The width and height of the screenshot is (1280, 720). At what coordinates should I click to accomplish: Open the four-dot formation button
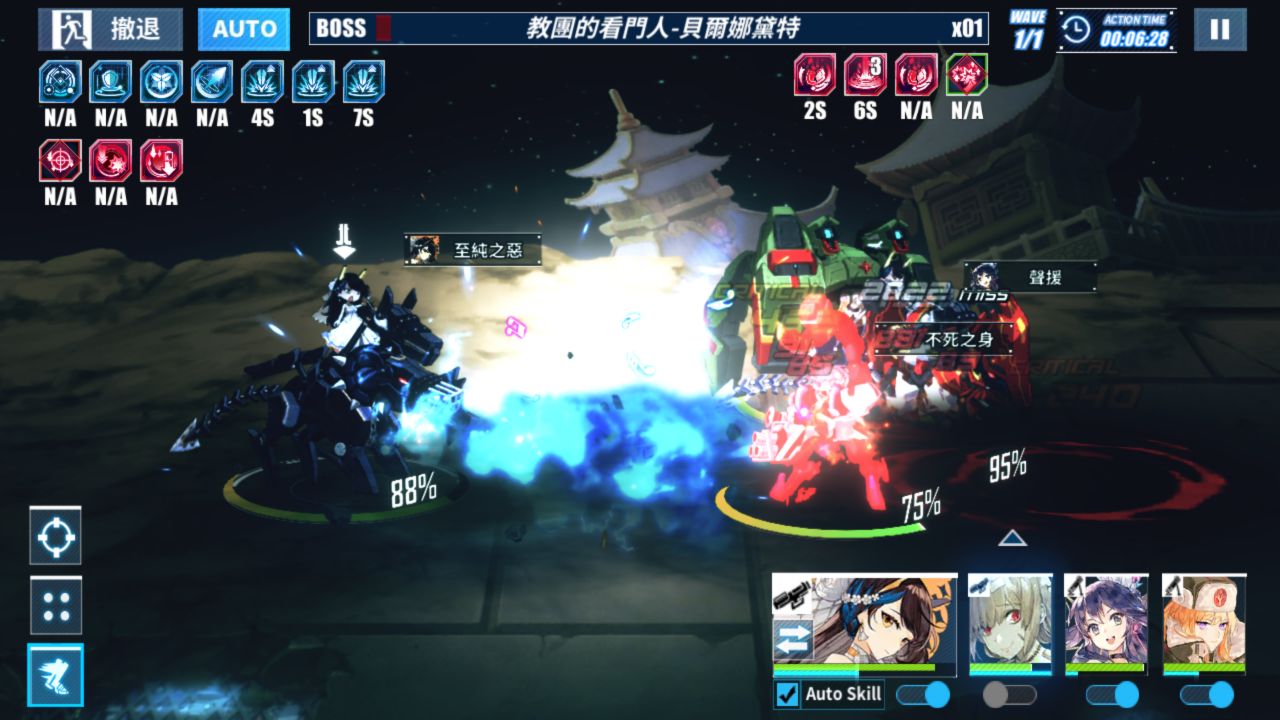56,605
